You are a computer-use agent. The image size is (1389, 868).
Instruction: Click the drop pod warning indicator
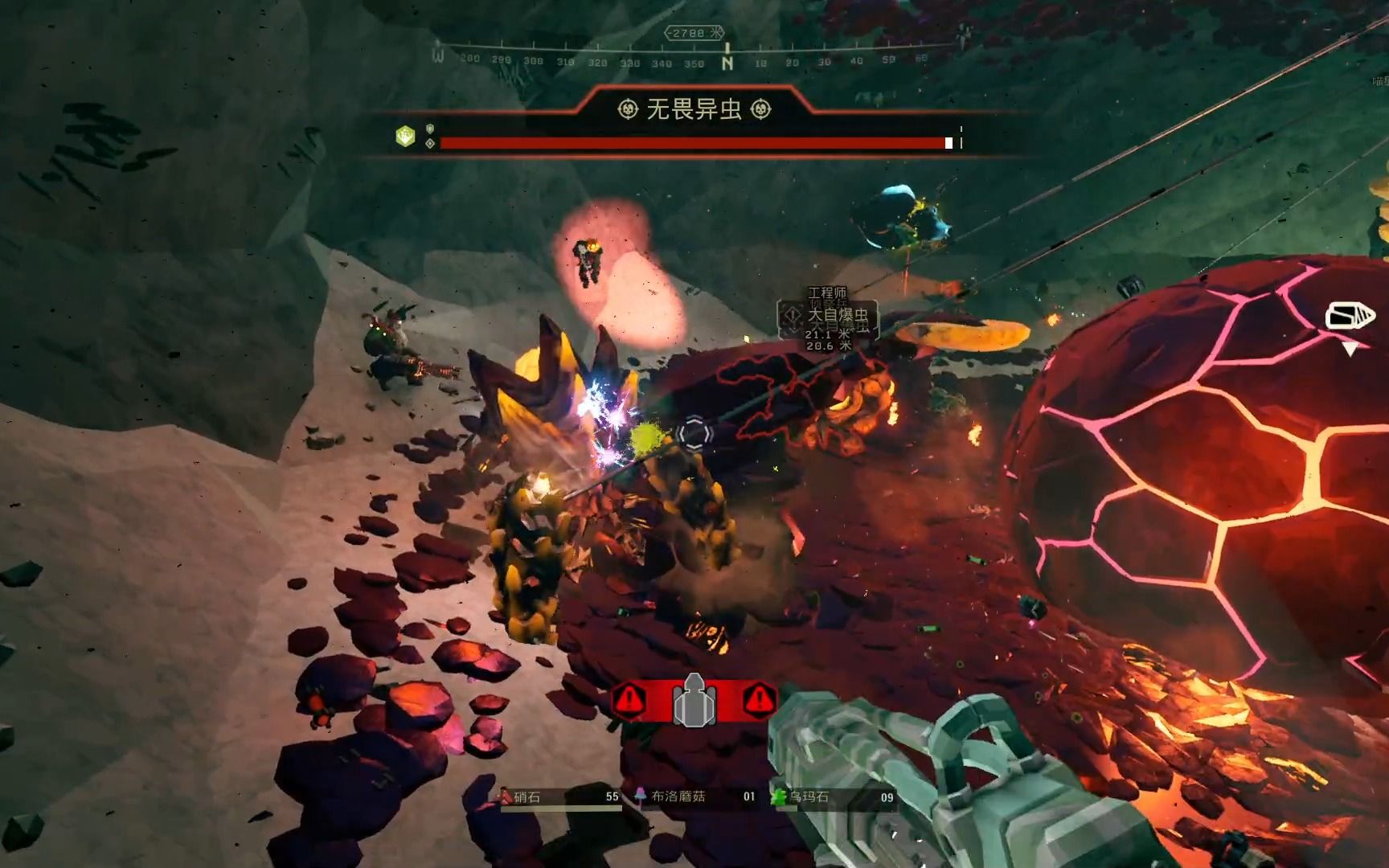694,701
